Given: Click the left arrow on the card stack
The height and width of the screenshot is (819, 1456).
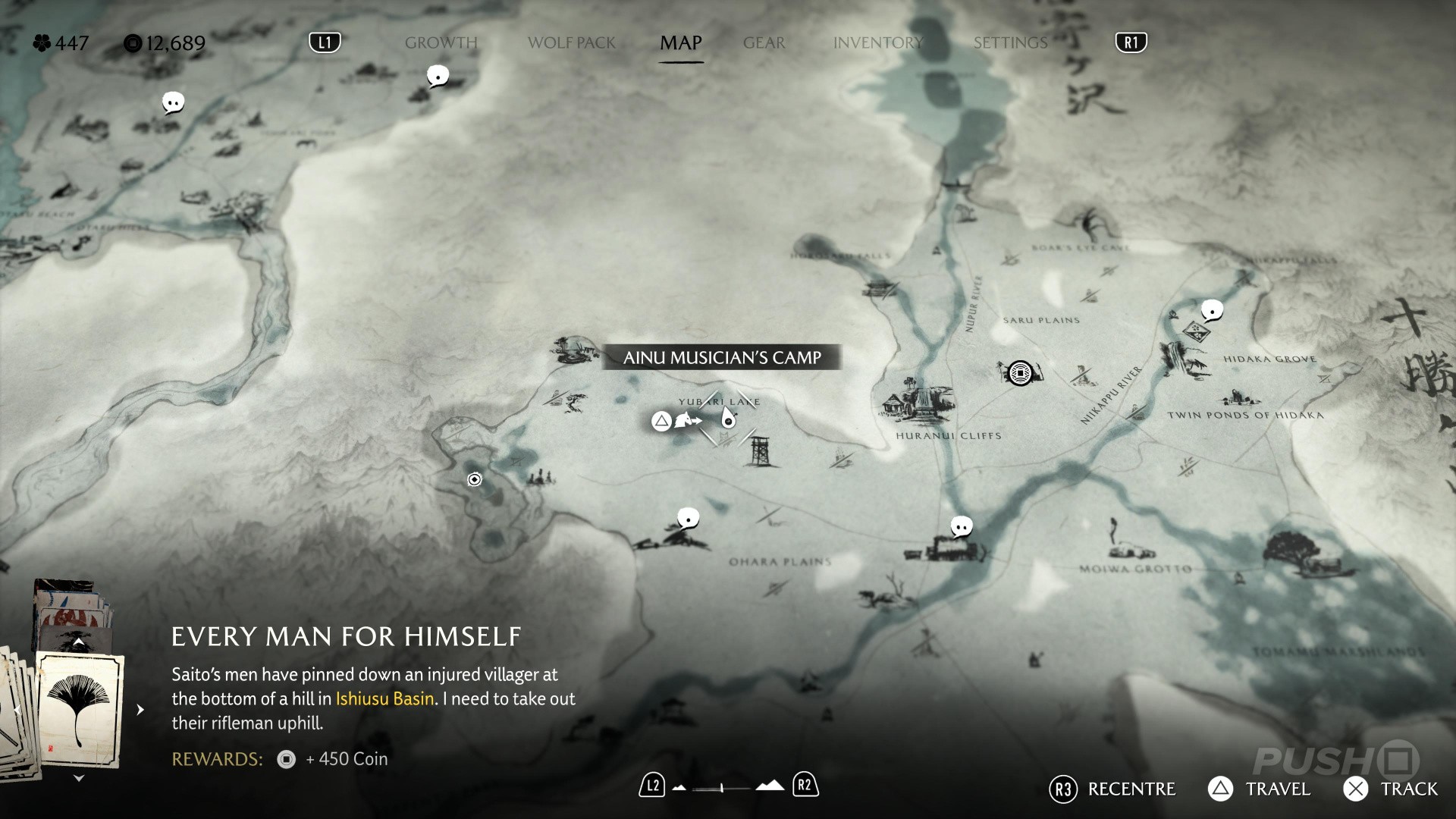Looking at the screenshot, I should point(17,710).
